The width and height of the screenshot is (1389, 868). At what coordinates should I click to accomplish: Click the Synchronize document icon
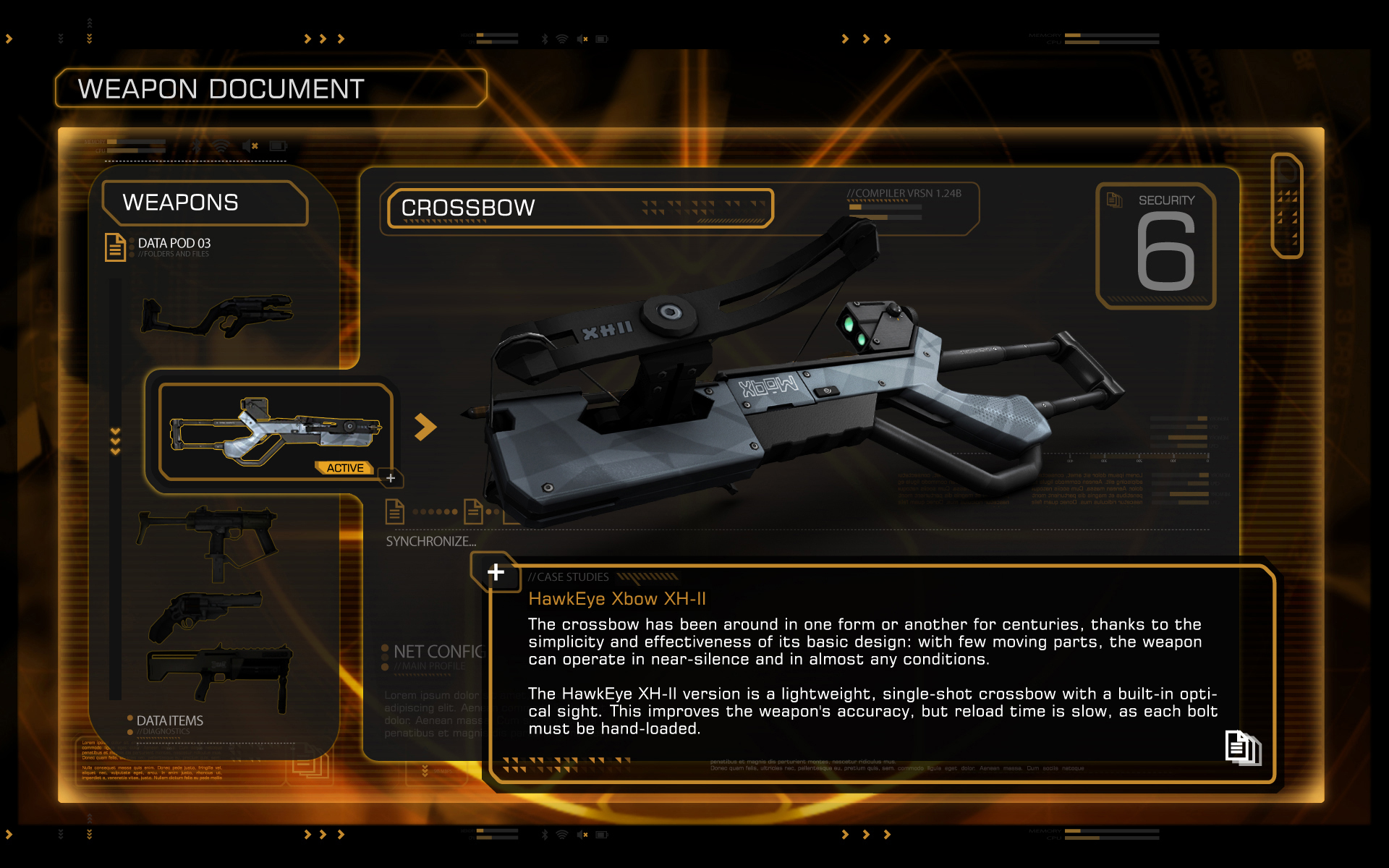394,511
